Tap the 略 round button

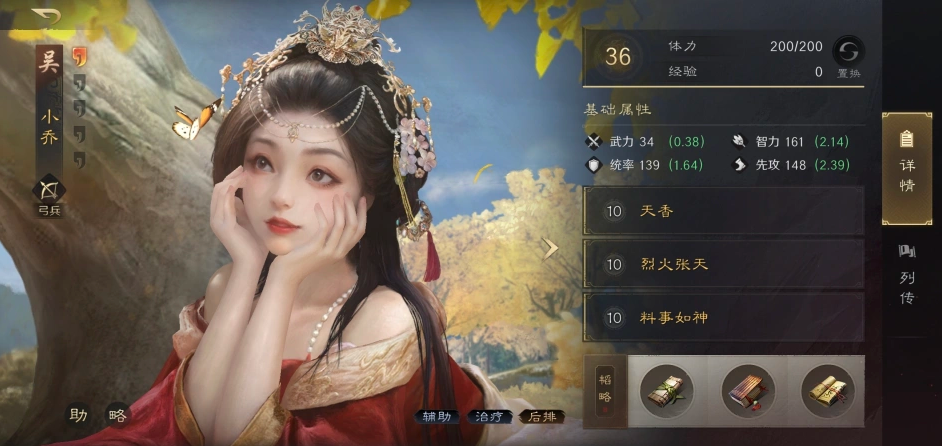pyautogui.click(x=117, y=415)
